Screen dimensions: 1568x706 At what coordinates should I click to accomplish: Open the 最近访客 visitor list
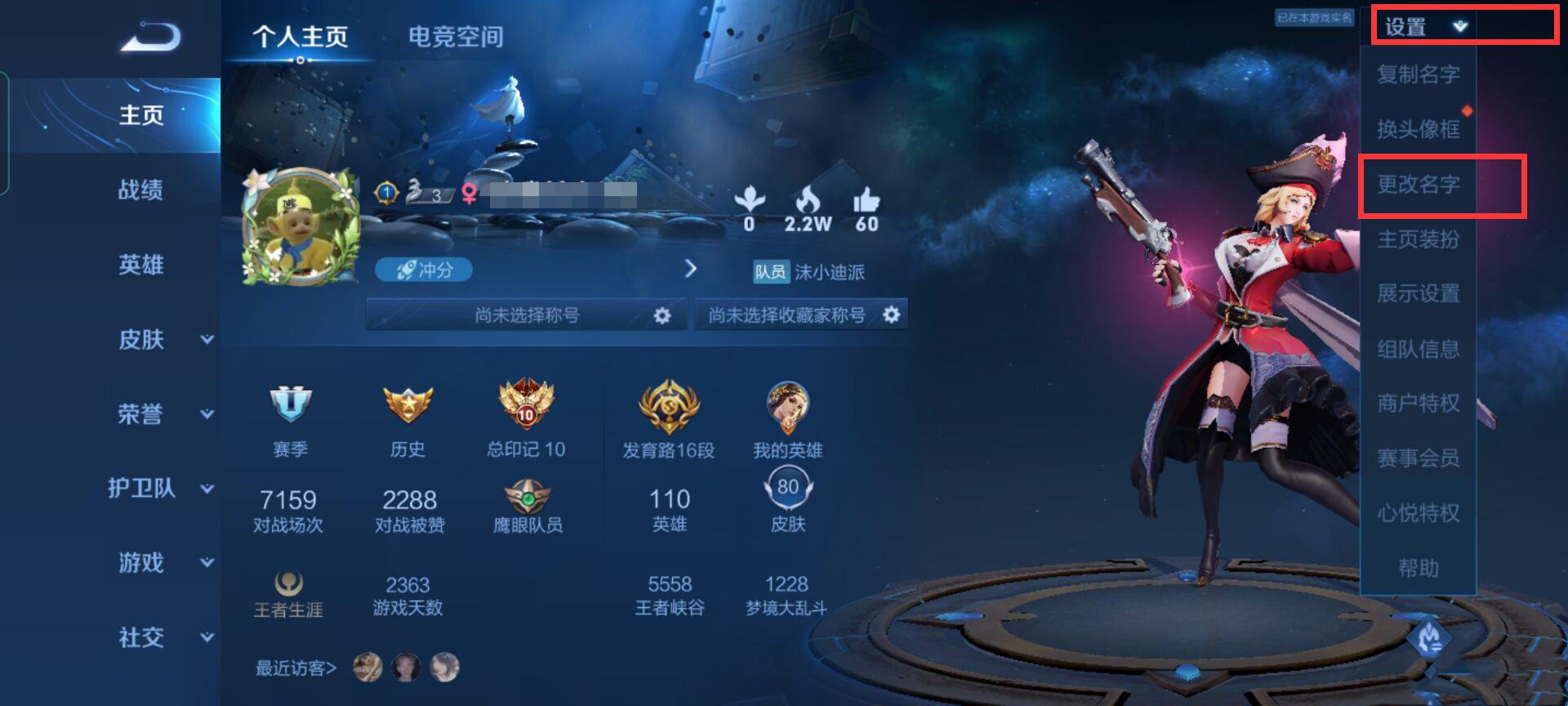[296, 668]
